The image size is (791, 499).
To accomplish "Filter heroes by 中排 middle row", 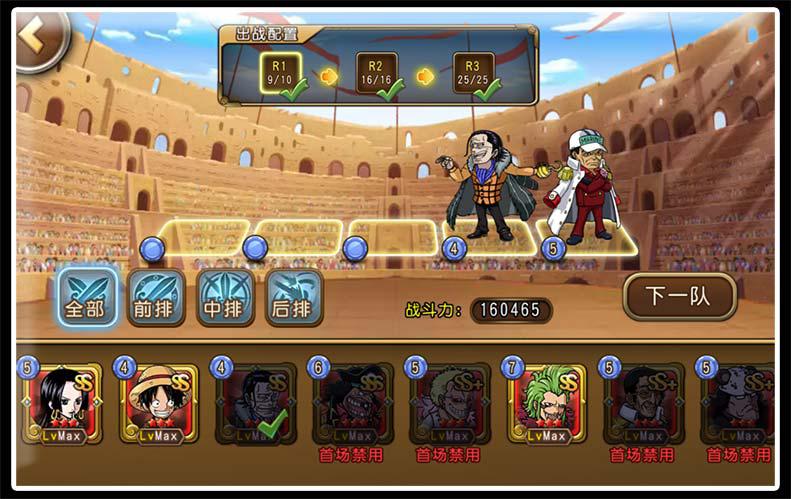I will coord(225,298).
